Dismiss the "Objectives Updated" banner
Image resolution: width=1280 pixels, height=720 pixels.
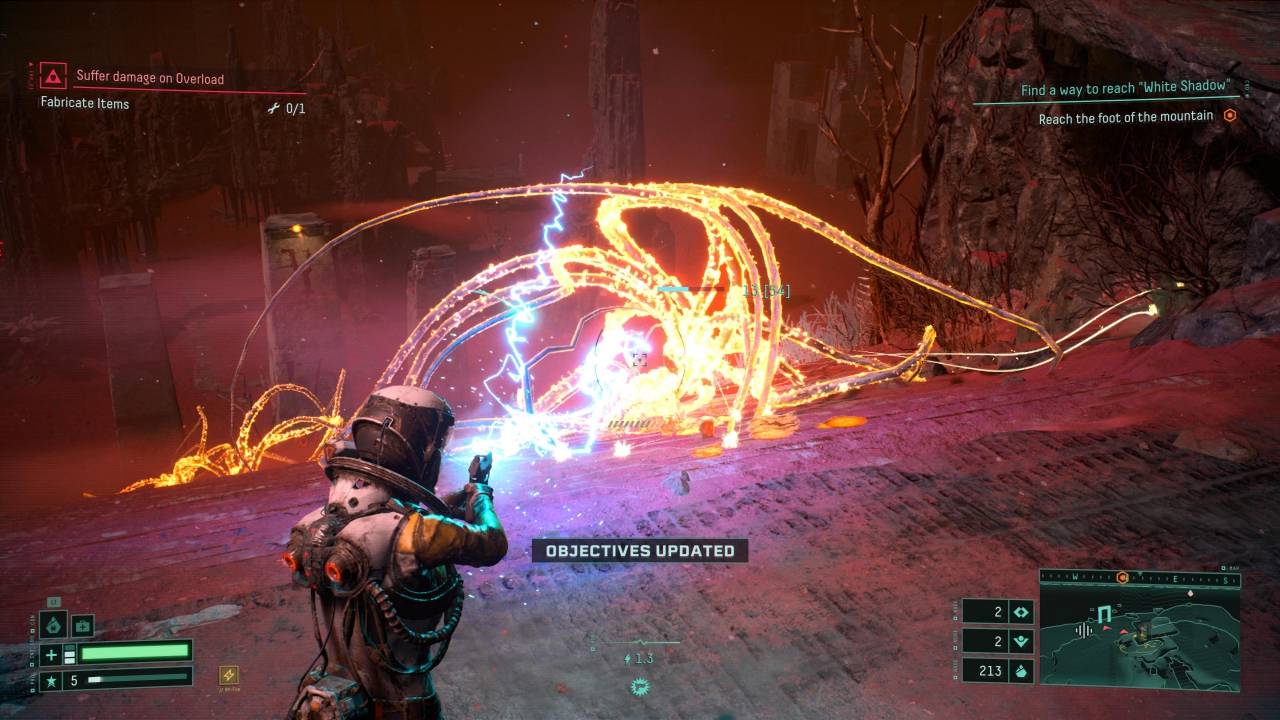[x=640, y=551]
